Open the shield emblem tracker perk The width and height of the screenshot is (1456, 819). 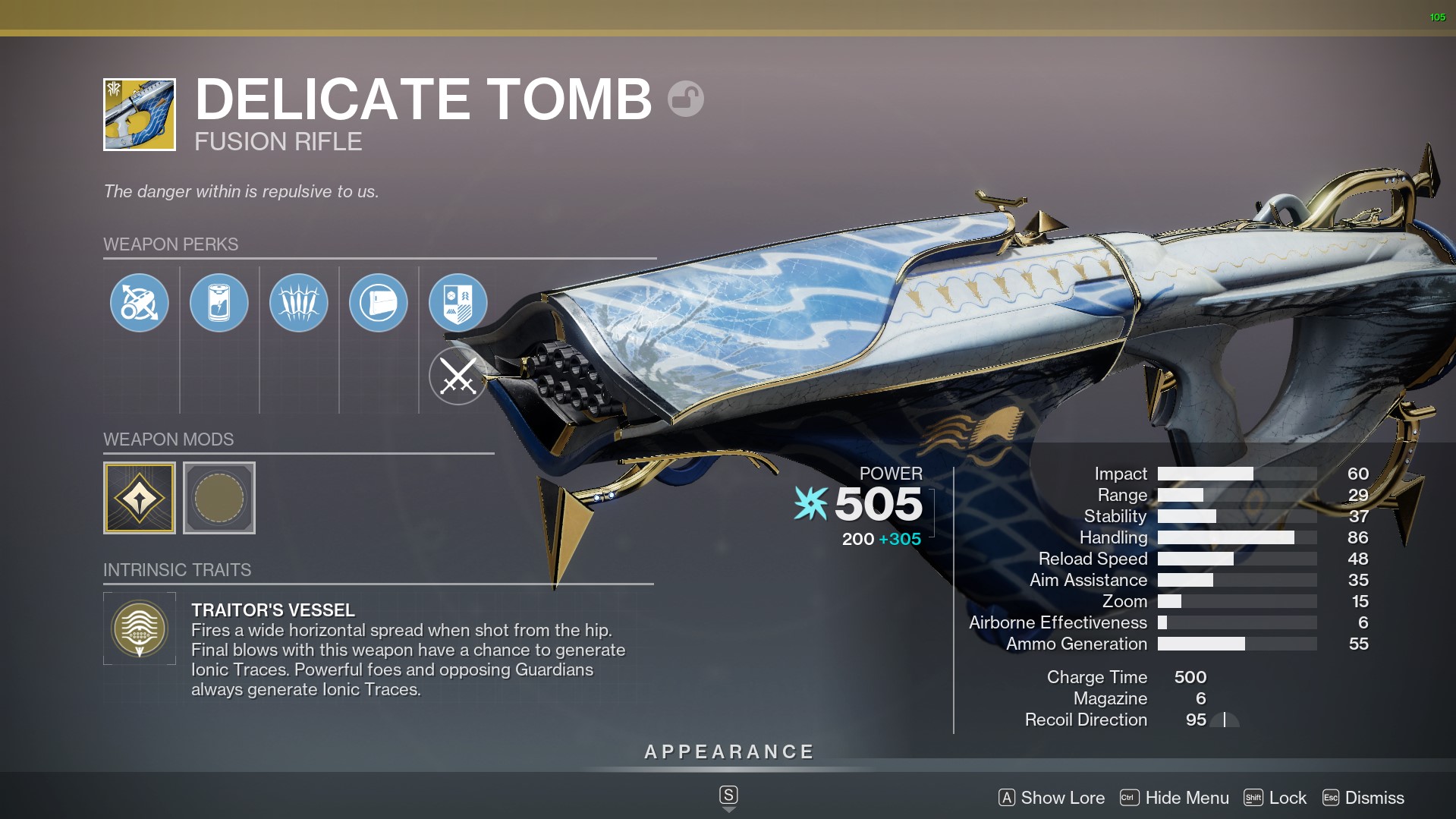(x=458, y=303)
